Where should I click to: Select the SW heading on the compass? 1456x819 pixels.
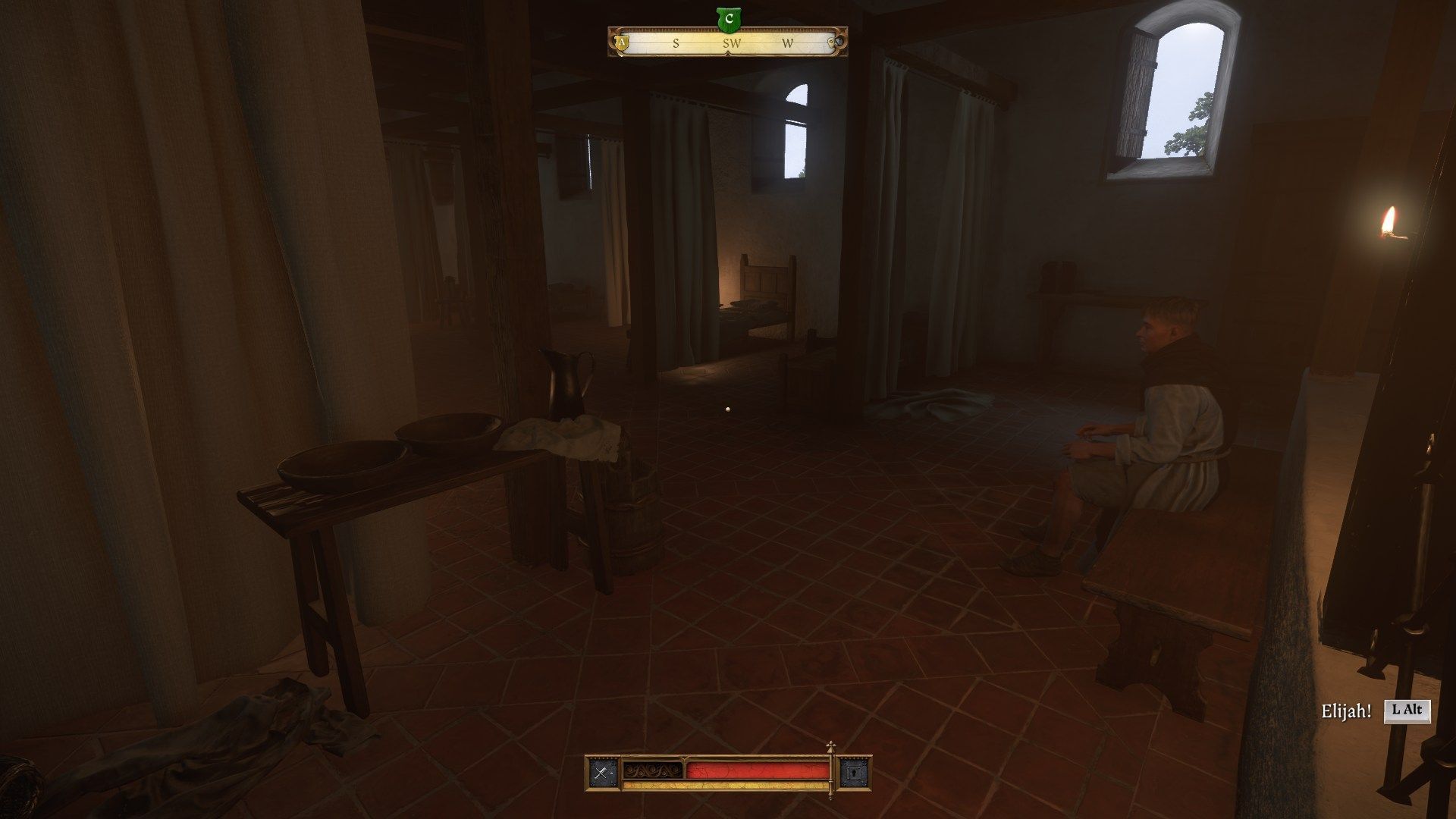(x=730, y=43)
